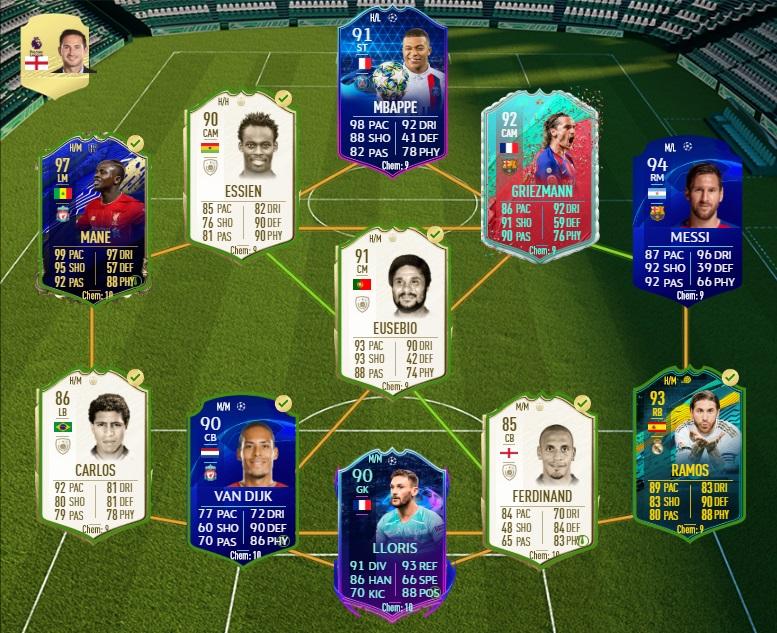Screen dimensions: 777x633
Task: Choose the Ramos right back card
Action: click(x=686, y=445)
